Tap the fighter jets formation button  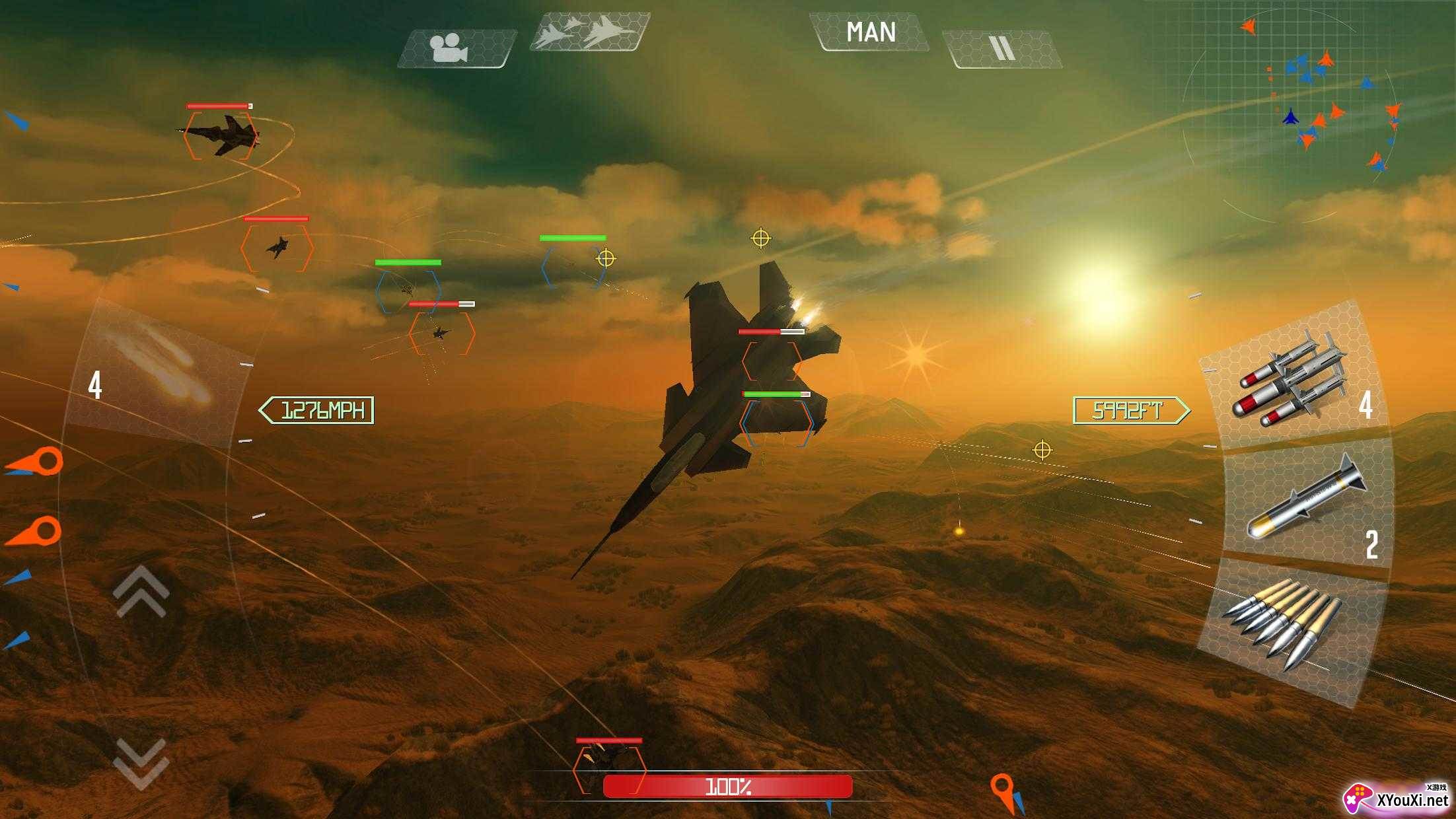click(x=589, y=32)
